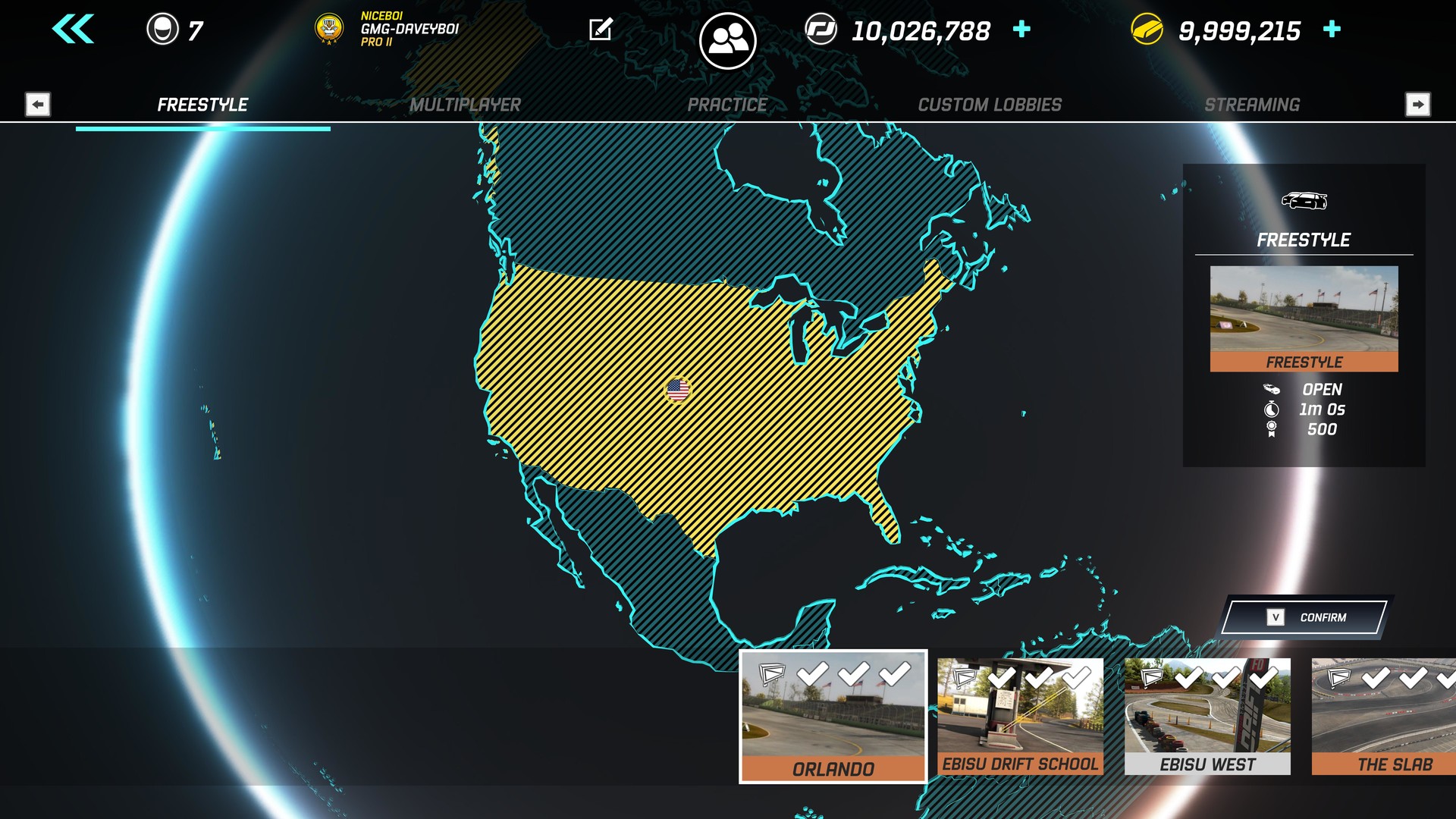
Task: Click the back double-chevron arrow
Action: point(71,30)
